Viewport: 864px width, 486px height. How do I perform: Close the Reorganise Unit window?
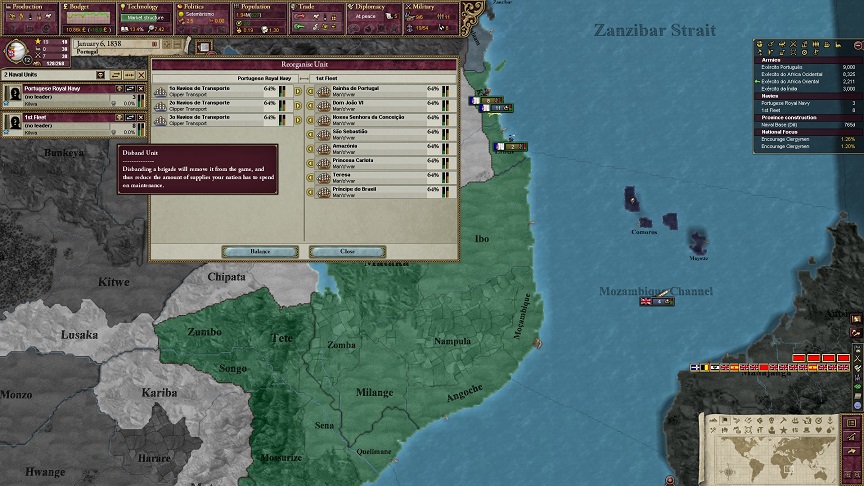(347, 252)
